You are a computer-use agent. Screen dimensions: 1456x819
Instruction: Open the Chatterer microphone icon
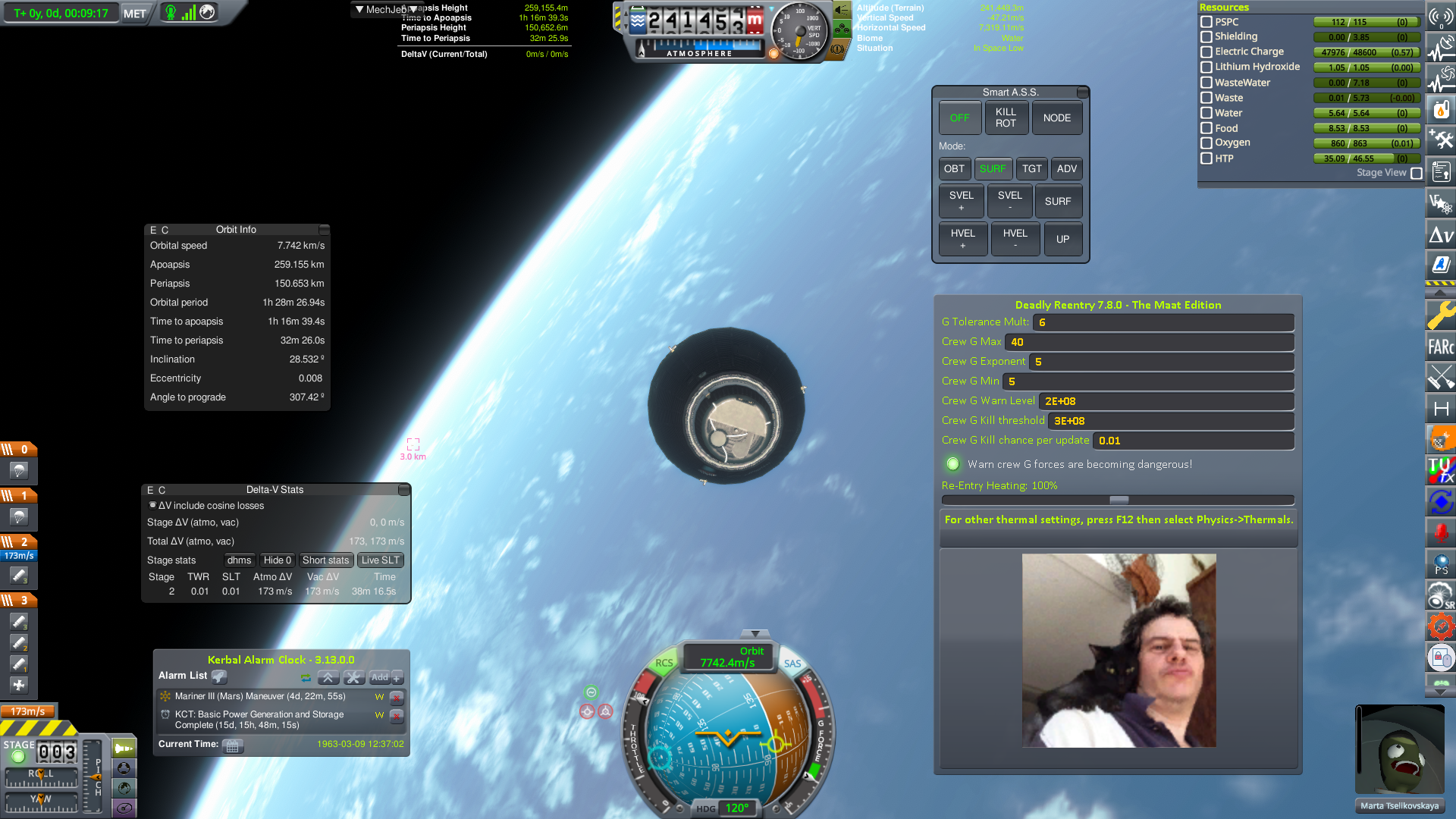click(1441, 529)
